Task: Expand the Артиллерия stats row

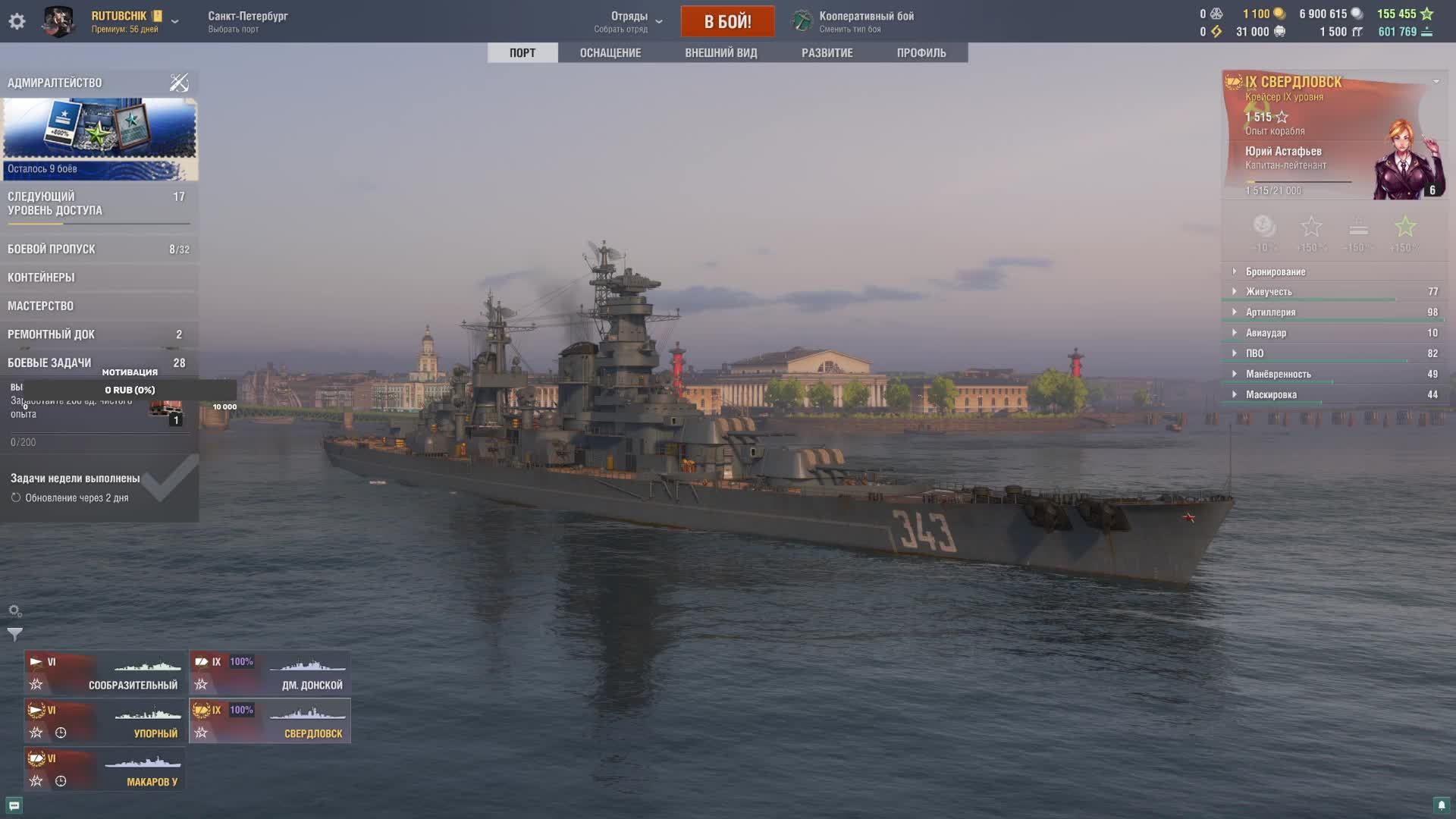Action: pyautogui.click(x=1270, y=312)
